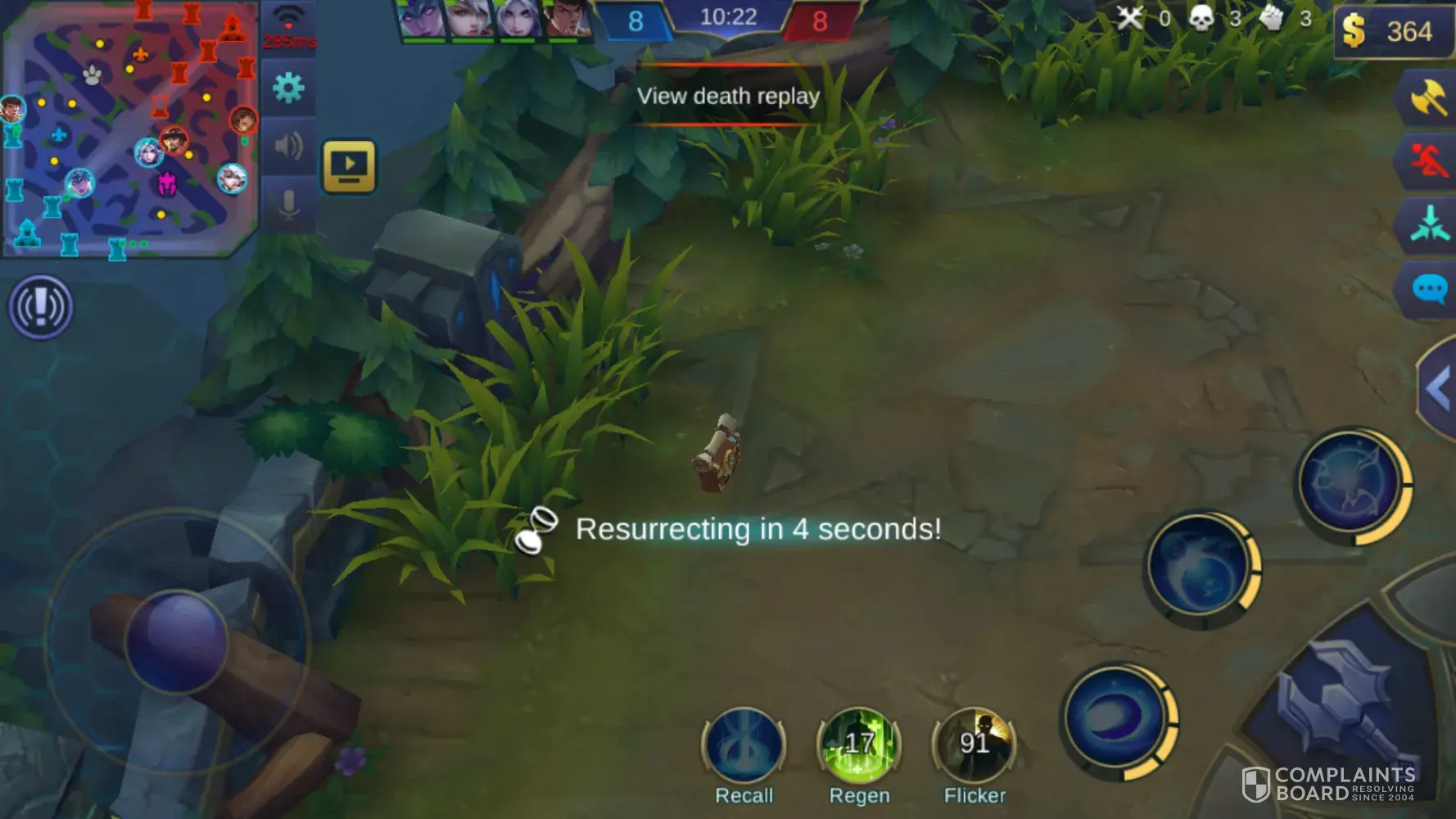Use the Recall spell

tap(744, 745)
